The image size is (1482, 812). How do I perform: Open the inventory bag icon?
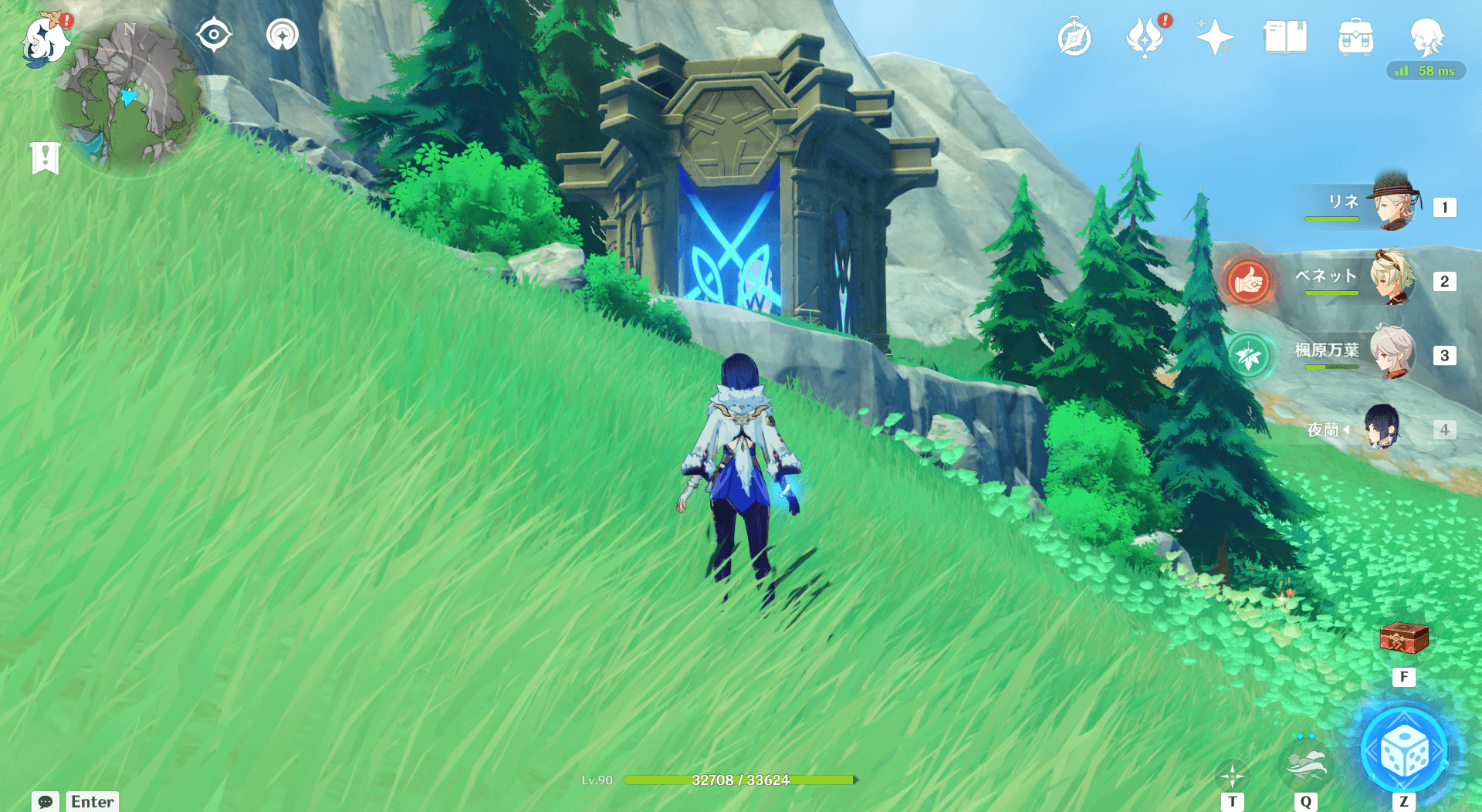point(1356,35)
